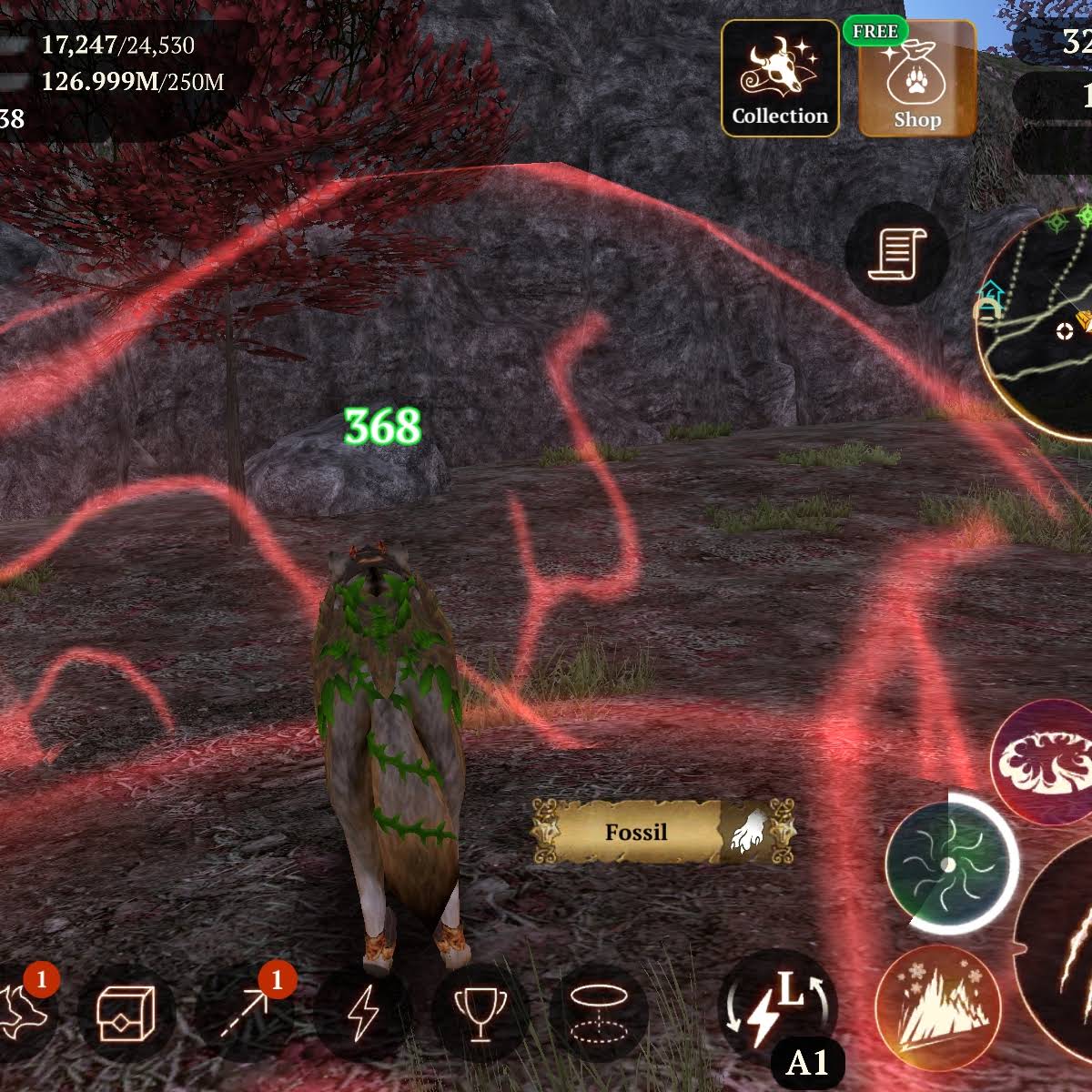Open the chest inventory icon
This screenshot has height=1092, width=1092.
tap(126, 1010)
